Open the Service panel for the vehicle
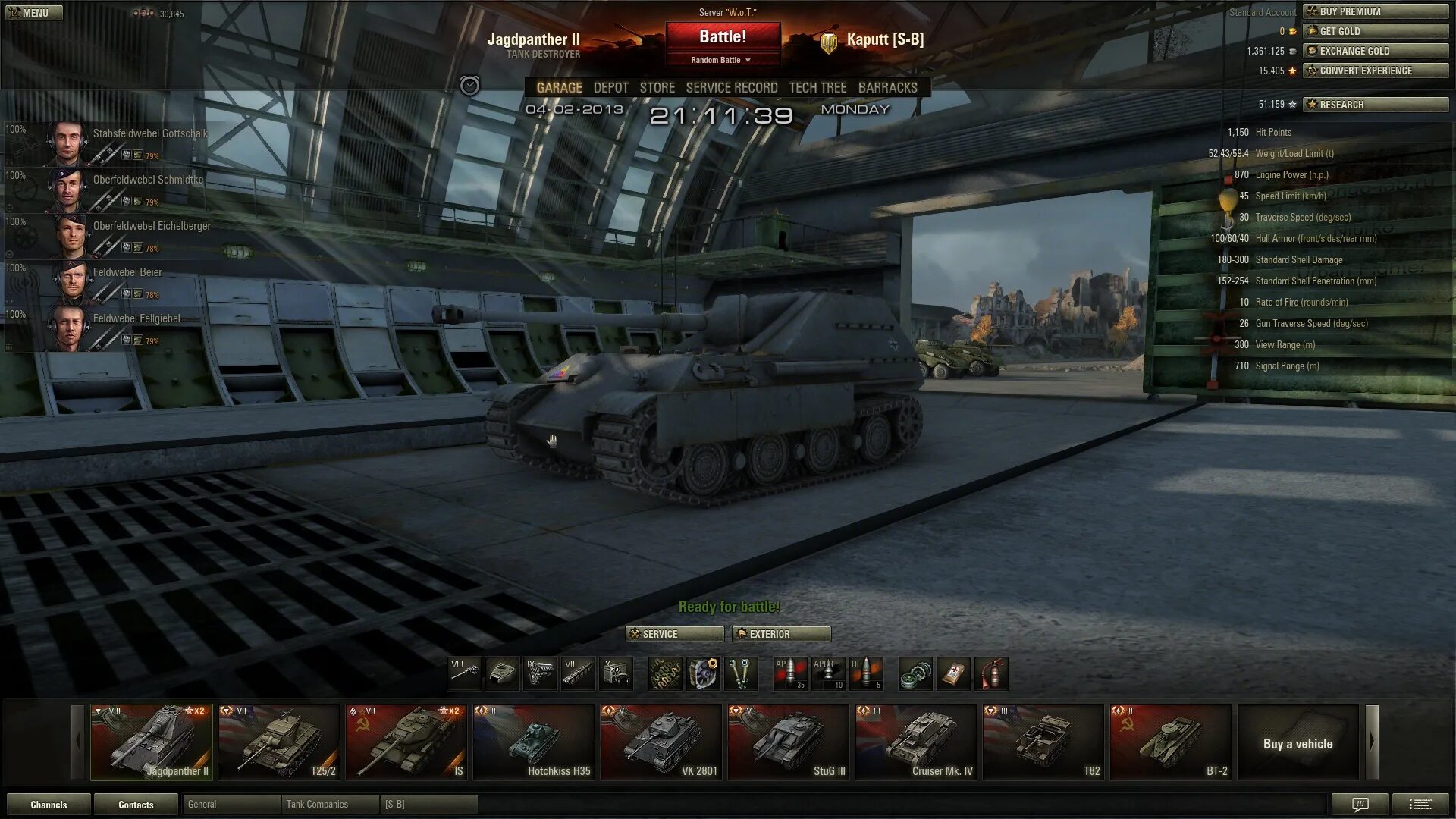Screen dimensions: 1456x819 point(674,634)
